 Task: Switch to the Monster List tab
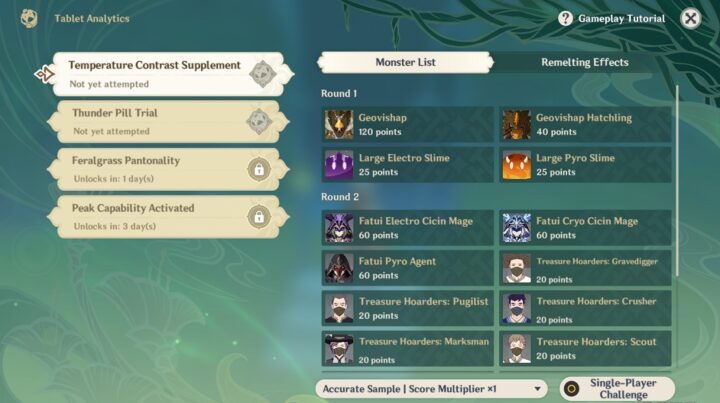(x=405, y=62)
